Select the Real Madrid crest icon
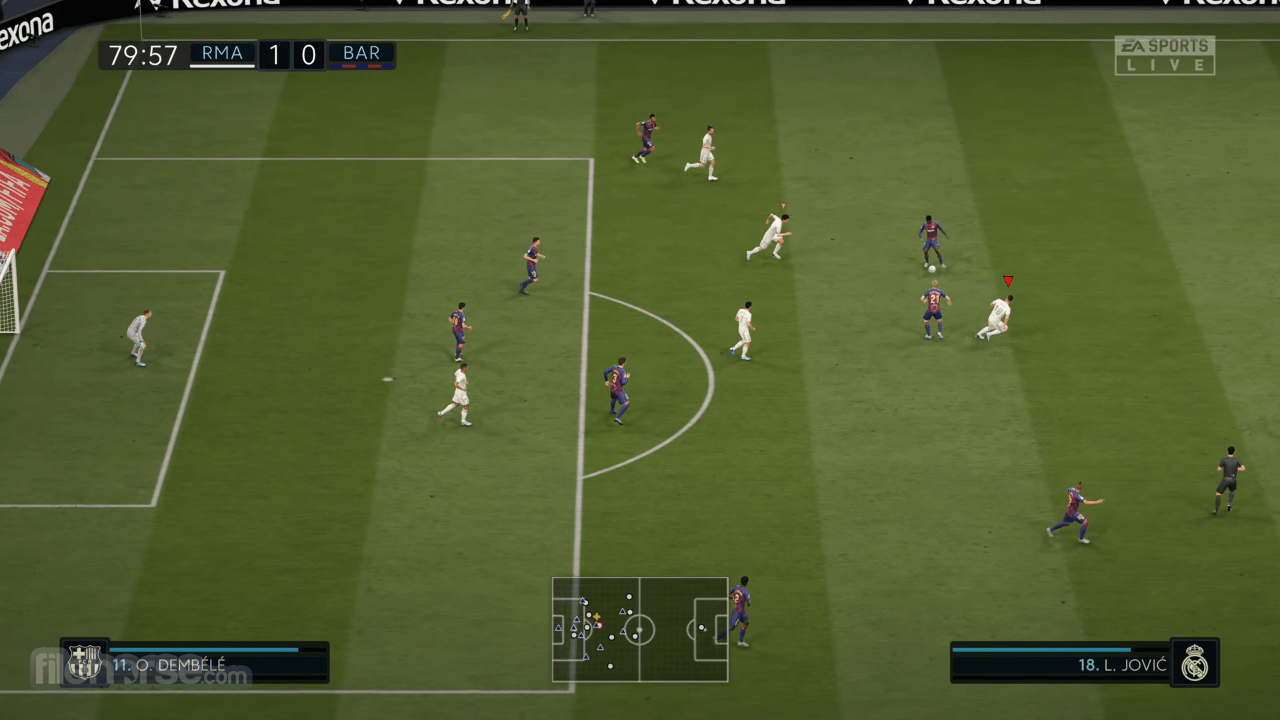Viewport: 1280px width, 720px height. coord(1194,662)
